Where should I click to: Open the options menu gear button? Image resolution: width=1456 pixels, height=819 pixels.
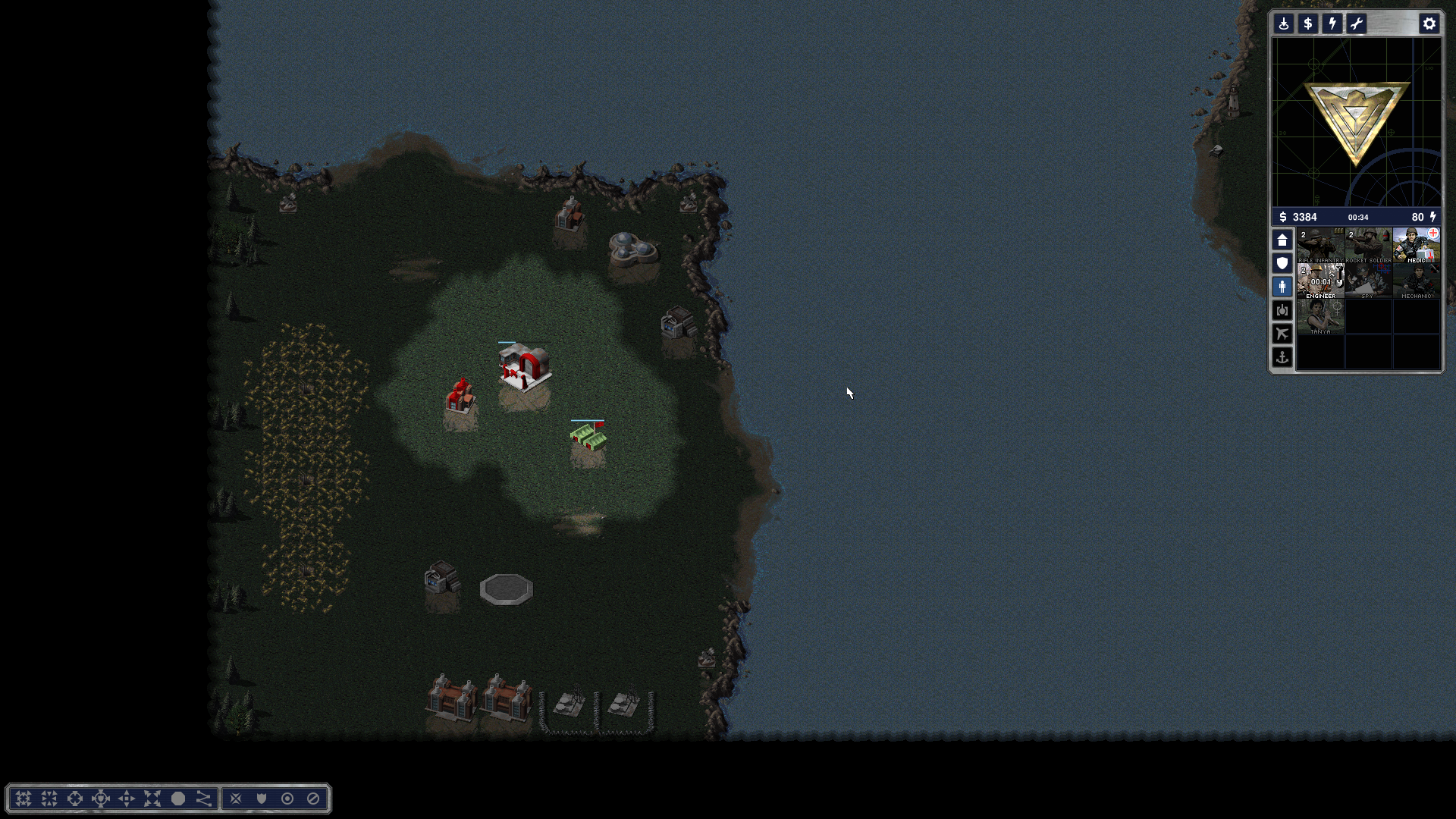click(1429, 24)
